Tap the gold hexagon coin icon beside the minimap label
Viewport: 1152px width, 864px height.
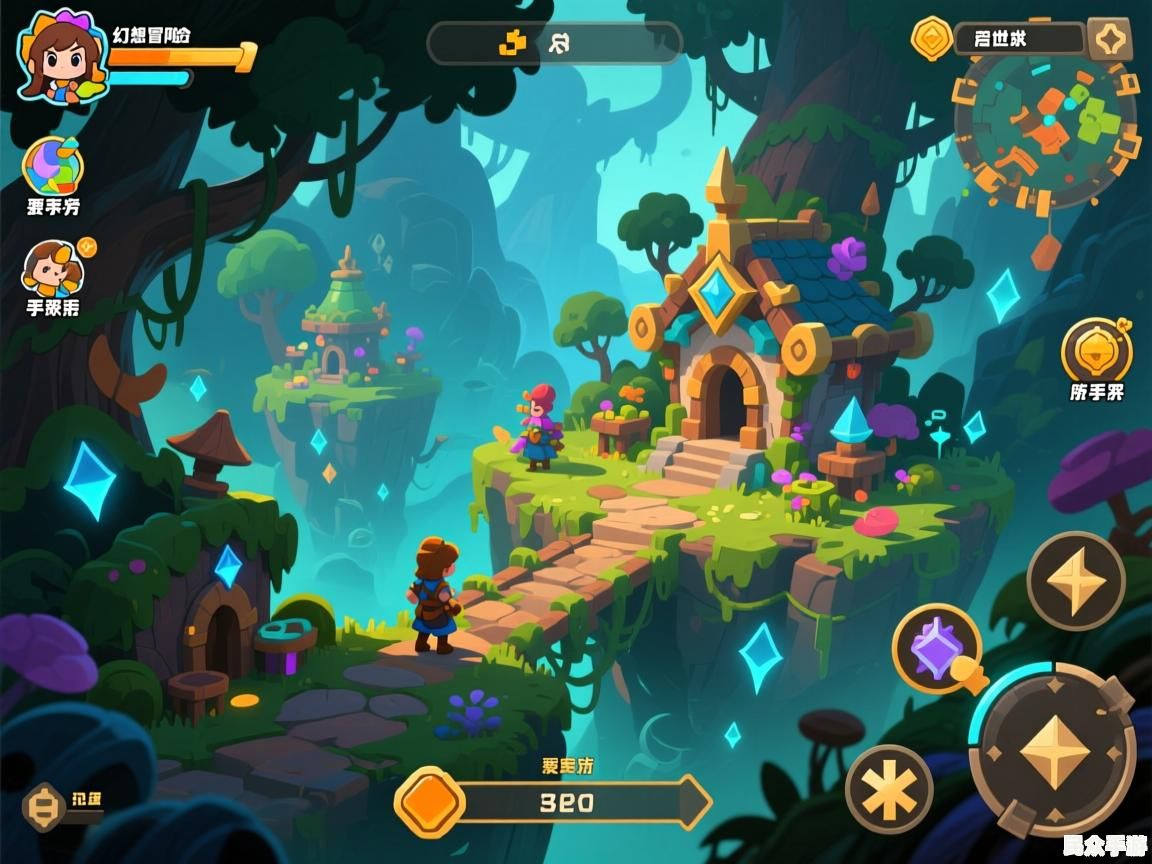click(932, 39)
